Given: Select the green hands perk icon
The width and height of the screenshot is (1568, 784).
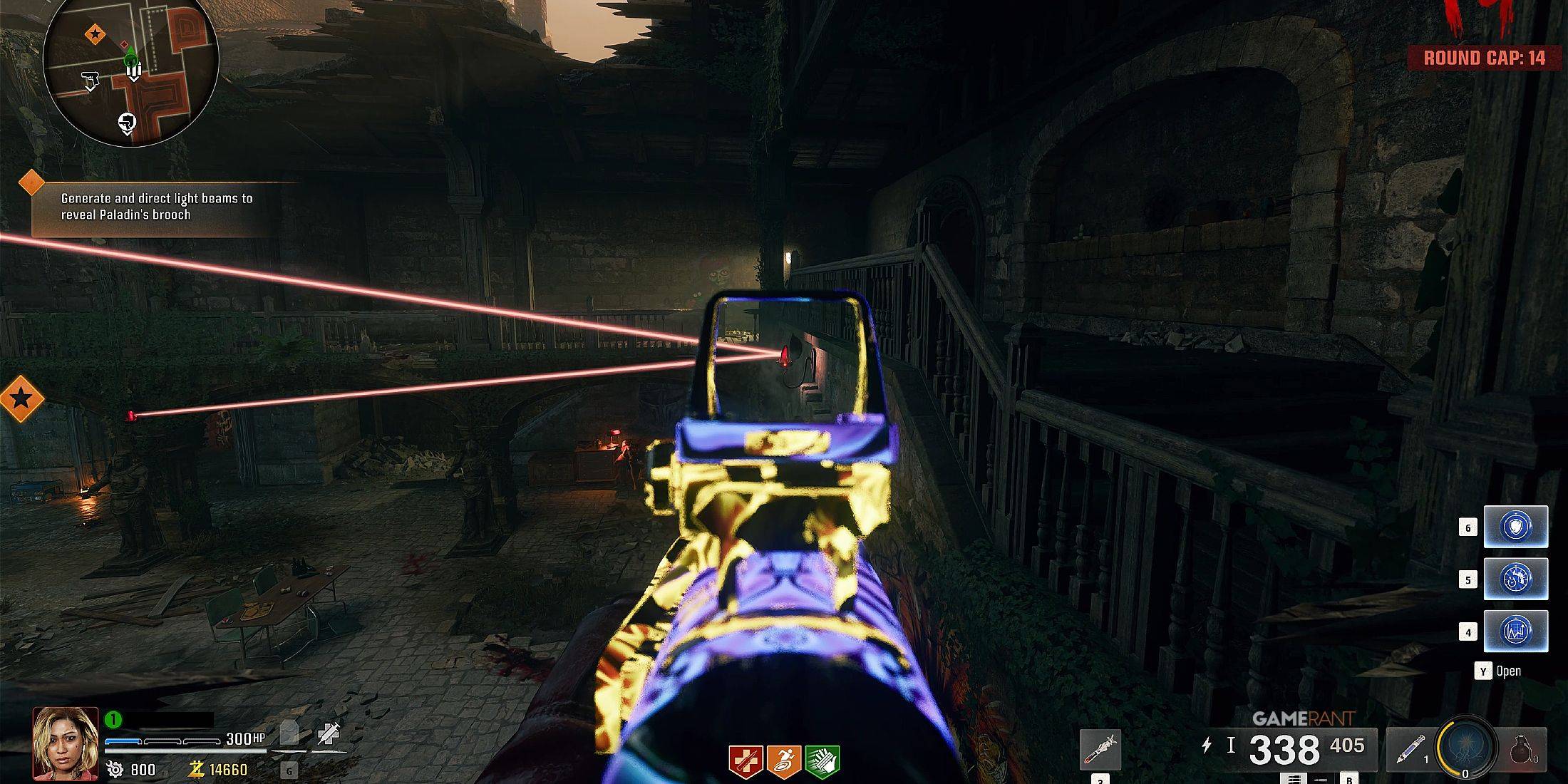Looking at the screenshot, I should point(822,762).
